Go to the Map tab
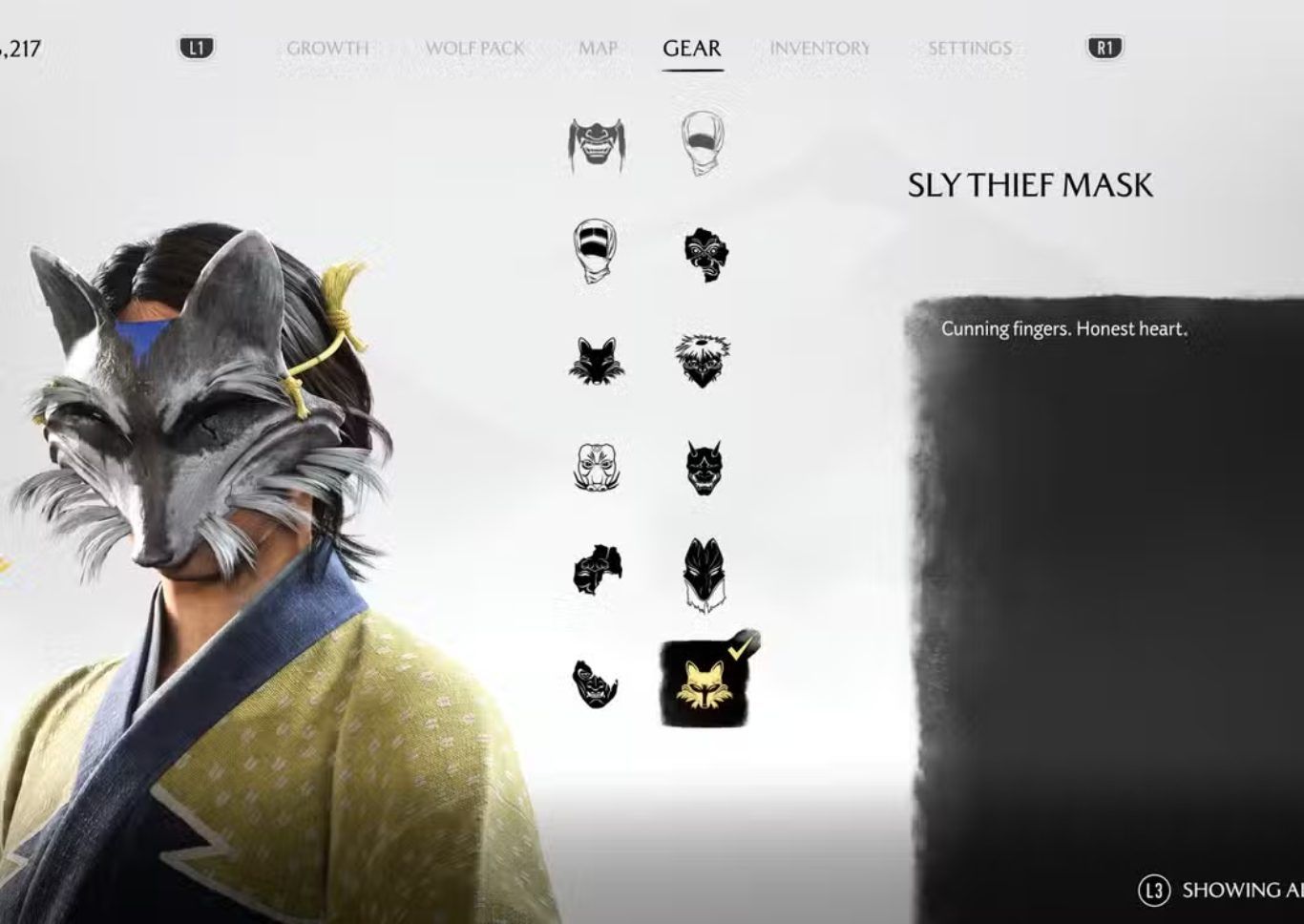 tap(598, 48)
